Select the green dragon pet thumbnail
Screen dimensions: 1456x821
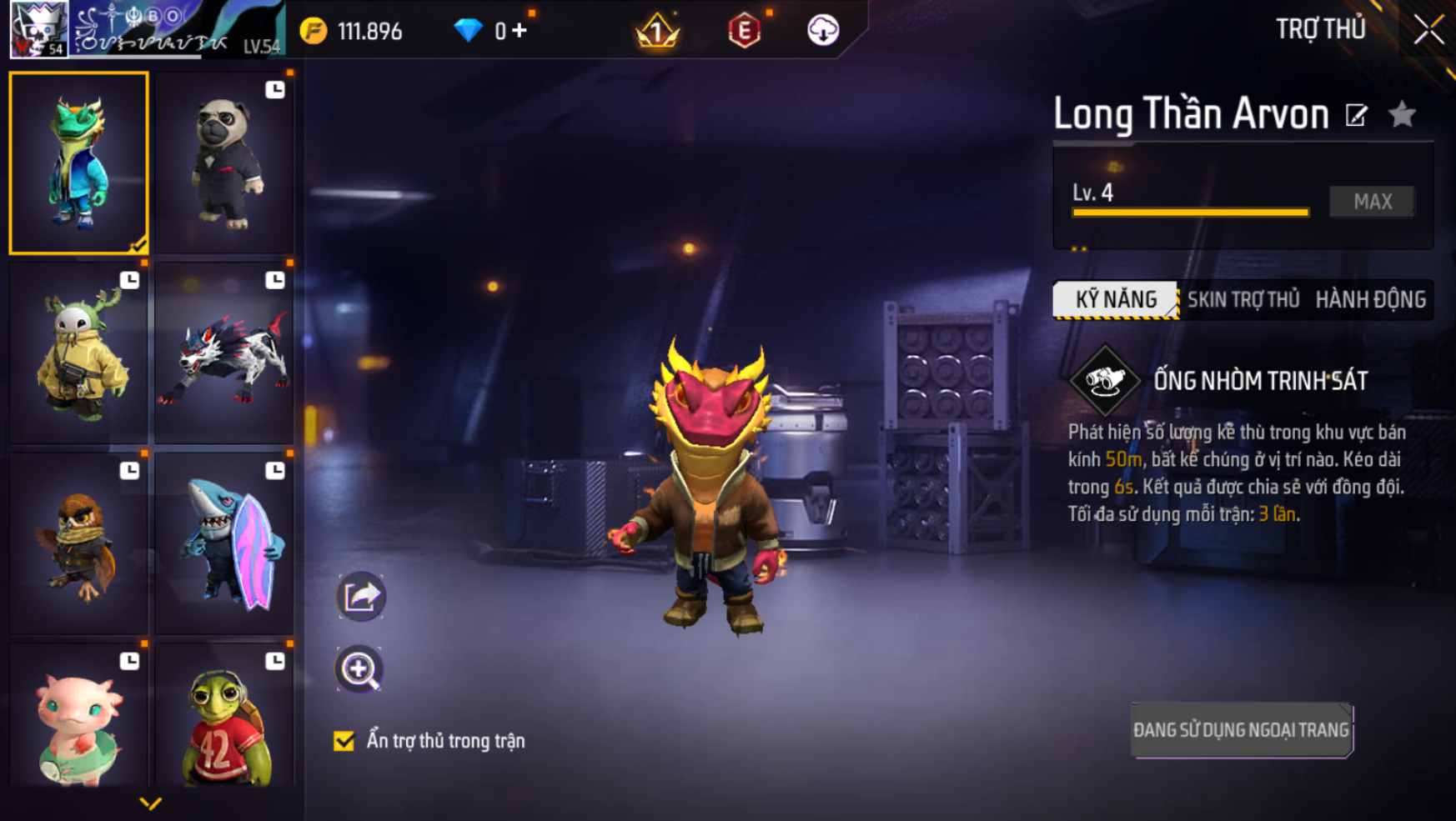point(79,163)
